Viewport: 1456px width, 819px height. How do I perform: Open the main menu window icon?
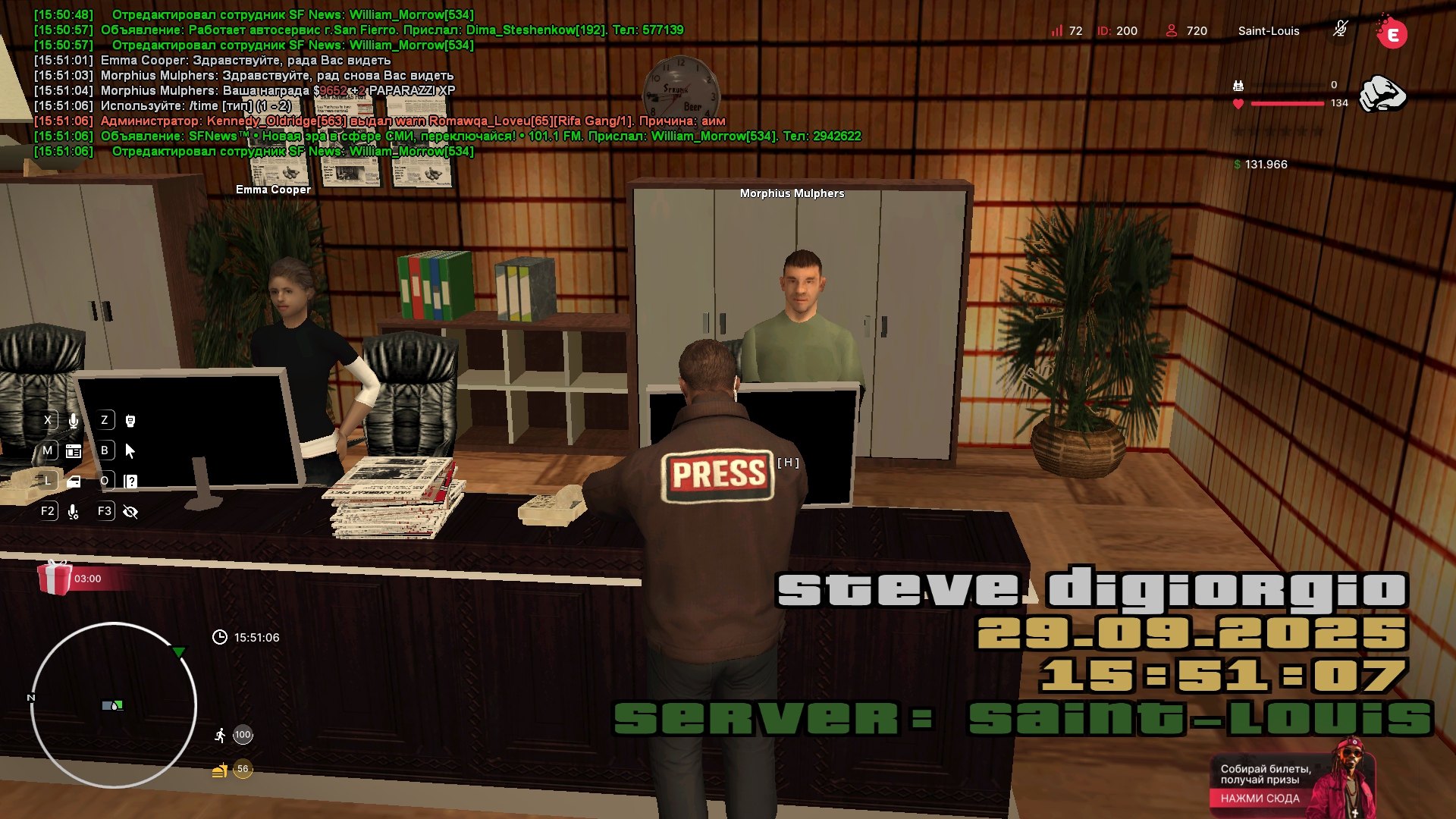(74, 451)
